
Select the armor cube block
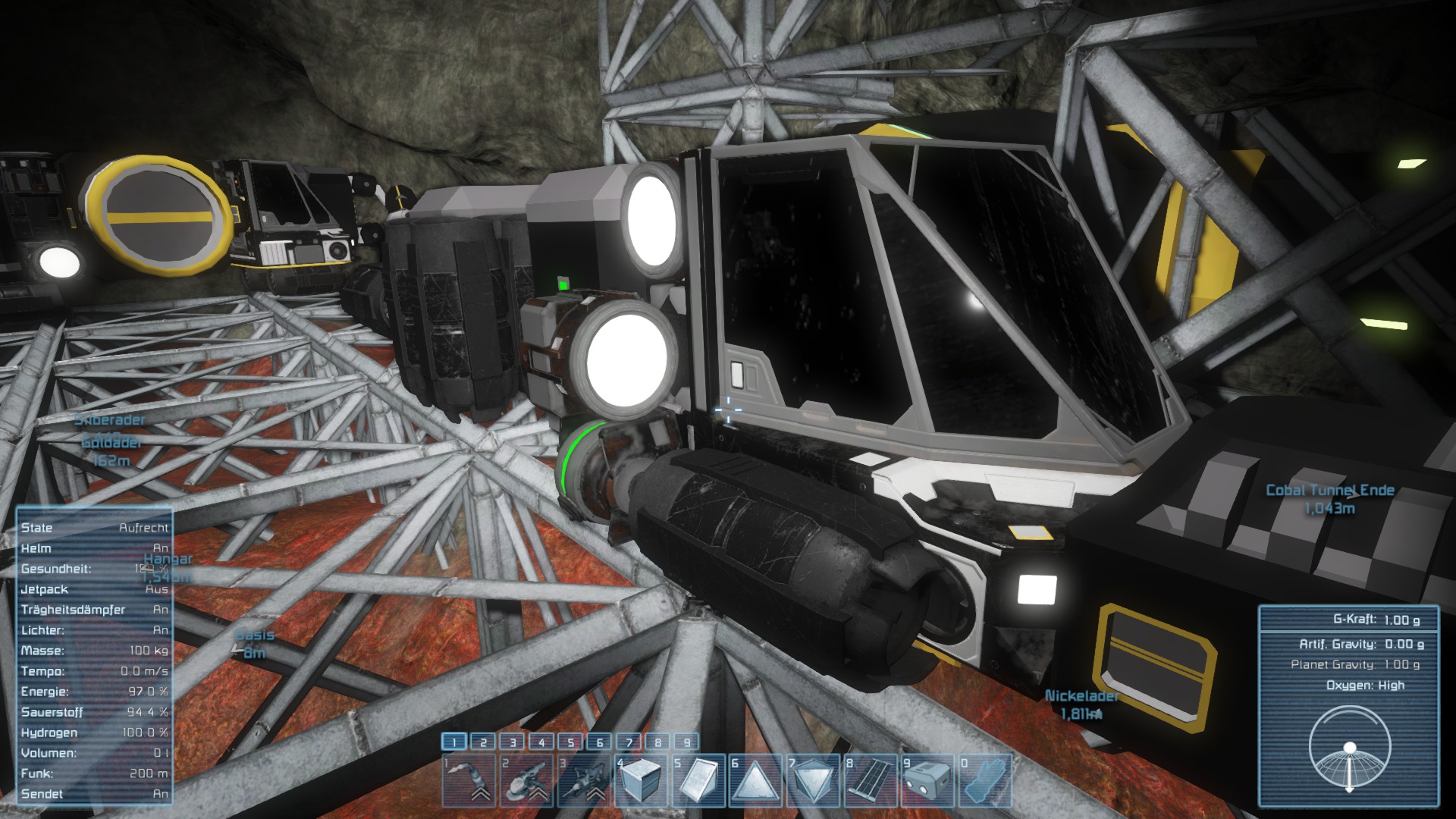click(x=642, y=780)
